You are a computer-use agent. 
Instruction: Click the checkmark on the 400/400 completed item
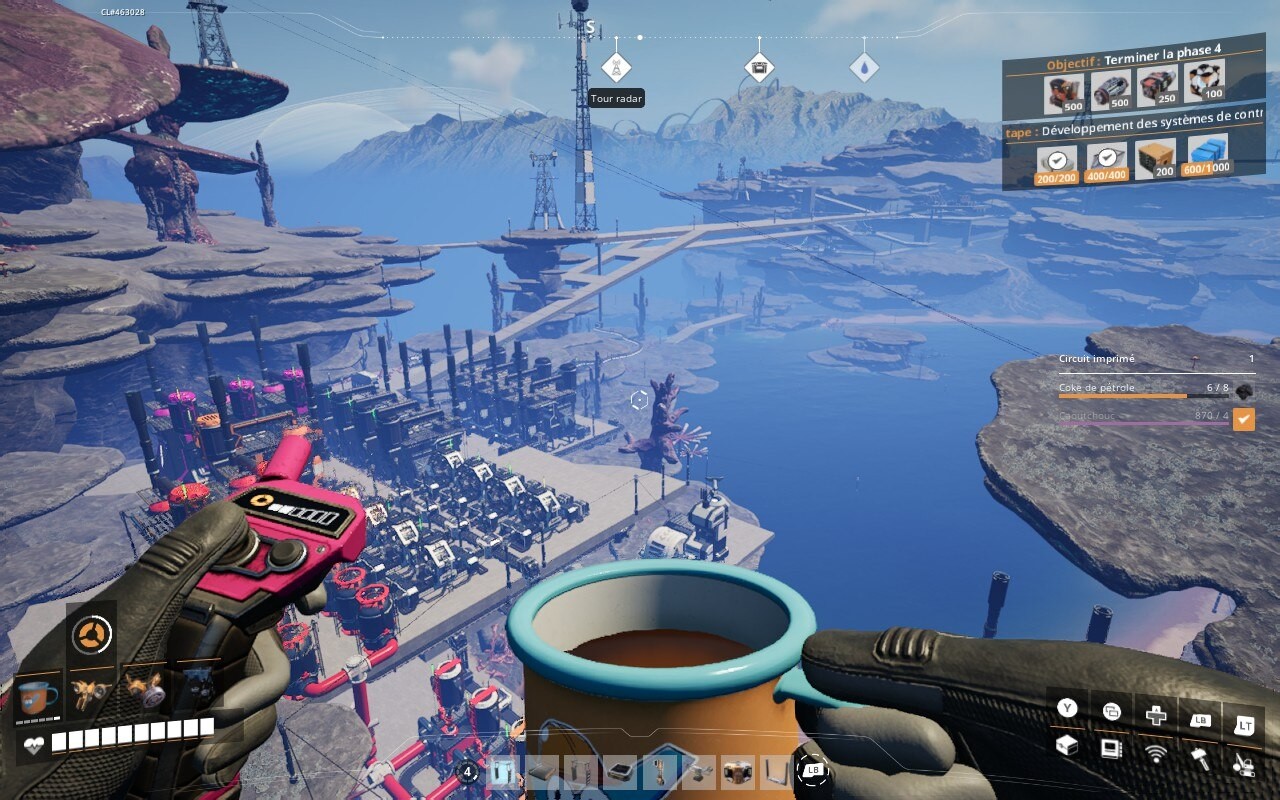coord(1109,157)
